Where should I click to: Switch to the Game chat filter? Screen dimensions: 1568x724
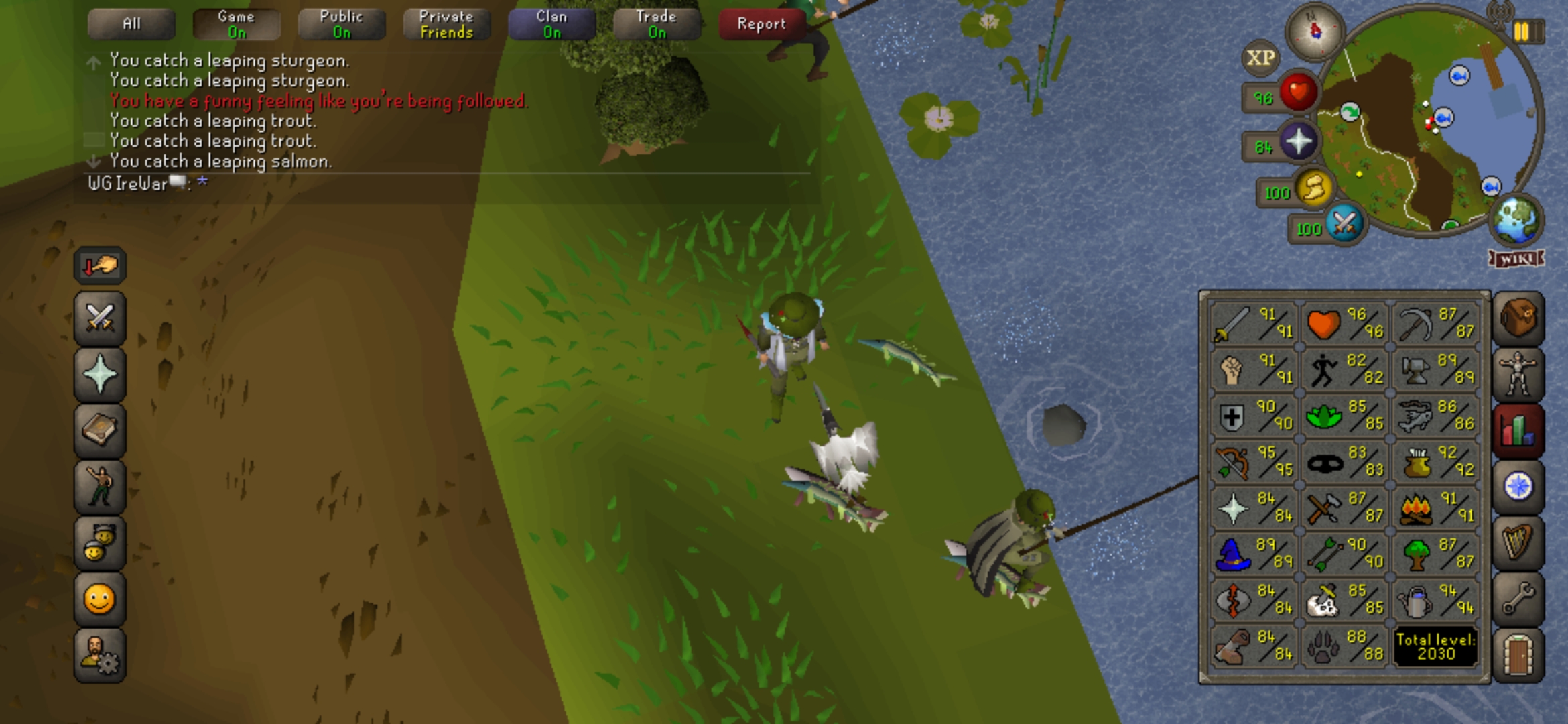pyautogui.click(x=237, y=24)
